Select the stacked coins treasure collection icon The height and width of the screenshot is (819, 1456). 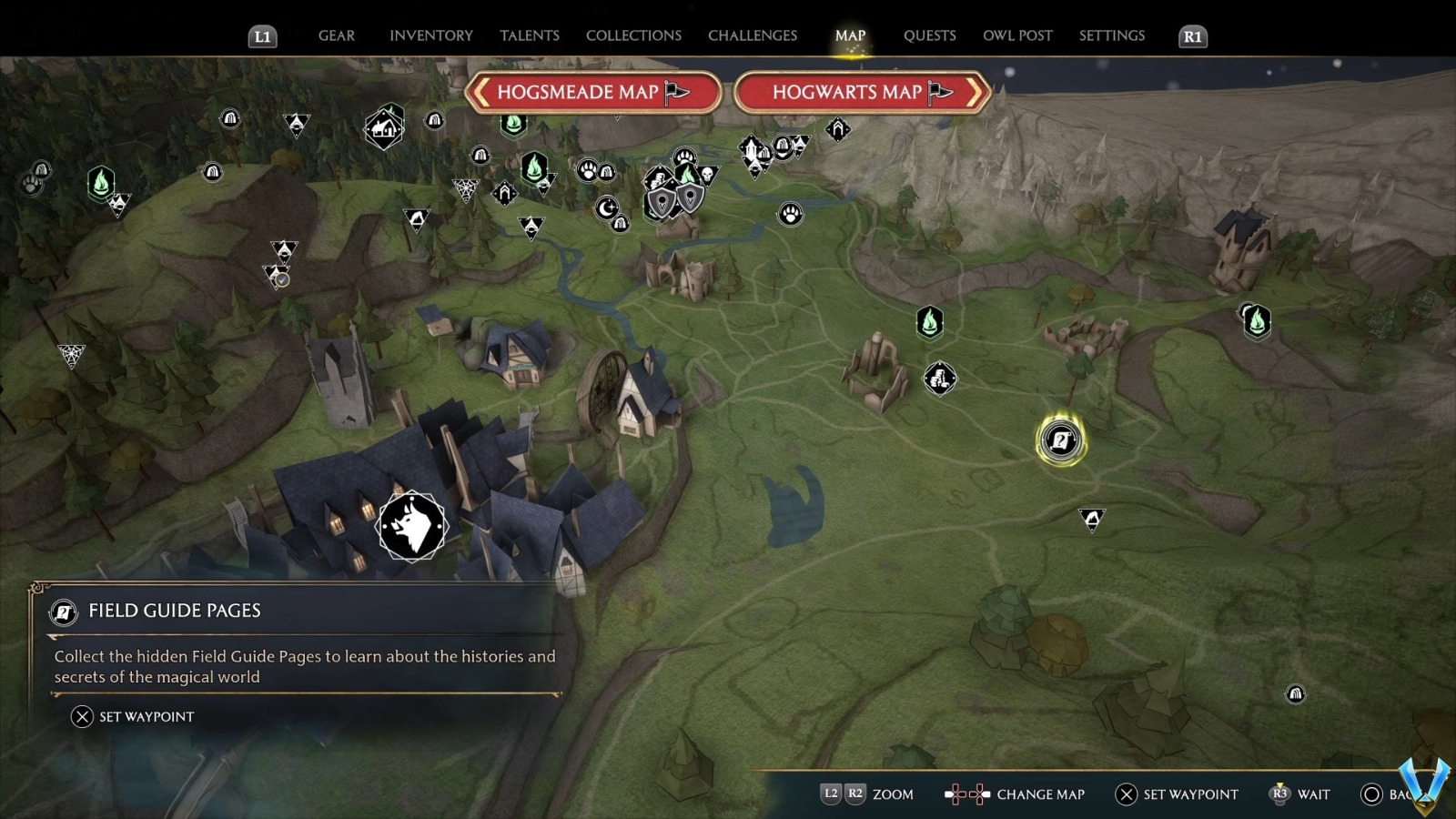[659, 178]
